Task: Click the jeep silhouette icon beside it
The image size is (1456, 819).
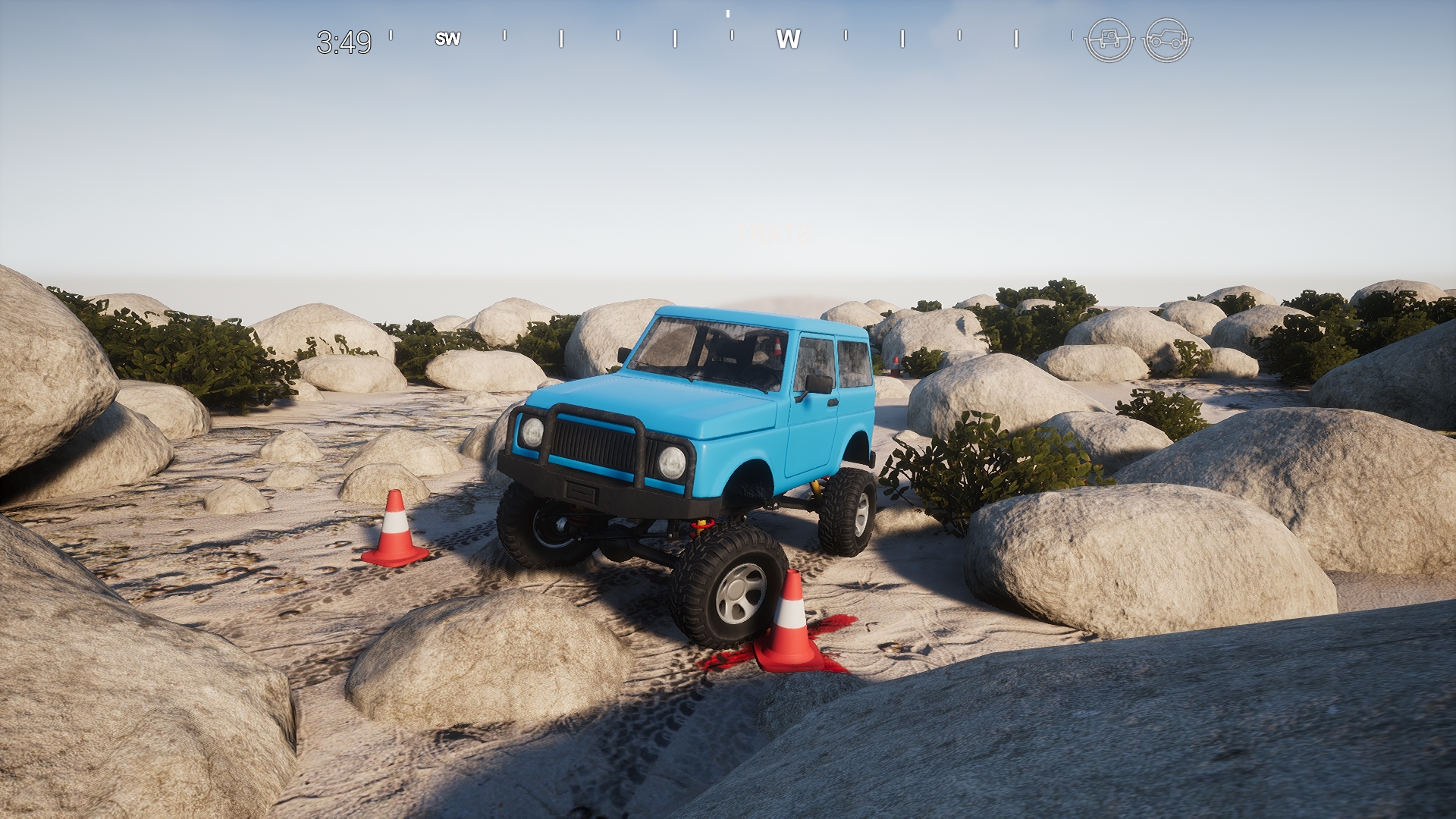Action: (1168, 38)
